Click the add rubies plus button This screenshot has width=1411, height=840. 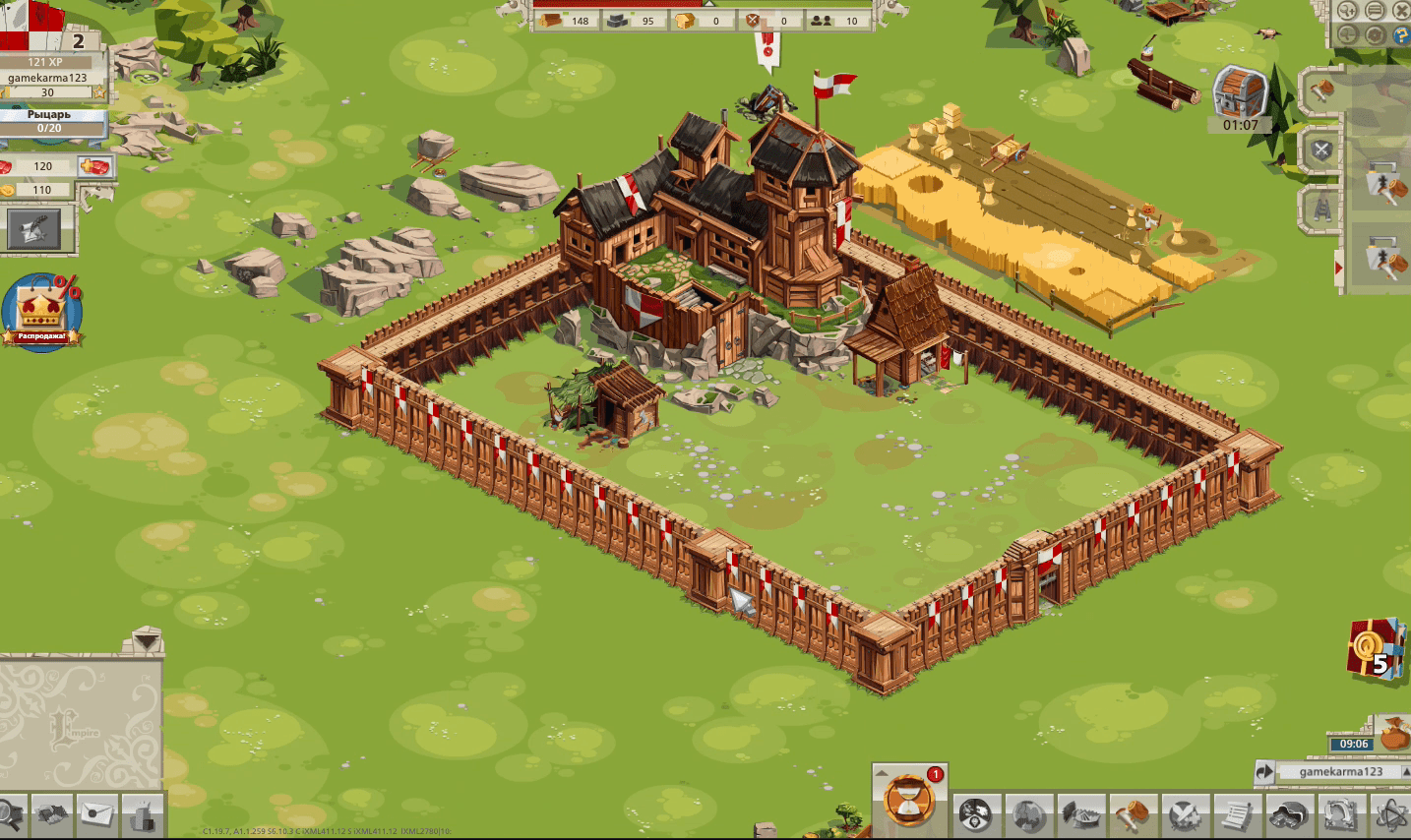[95, 166]
